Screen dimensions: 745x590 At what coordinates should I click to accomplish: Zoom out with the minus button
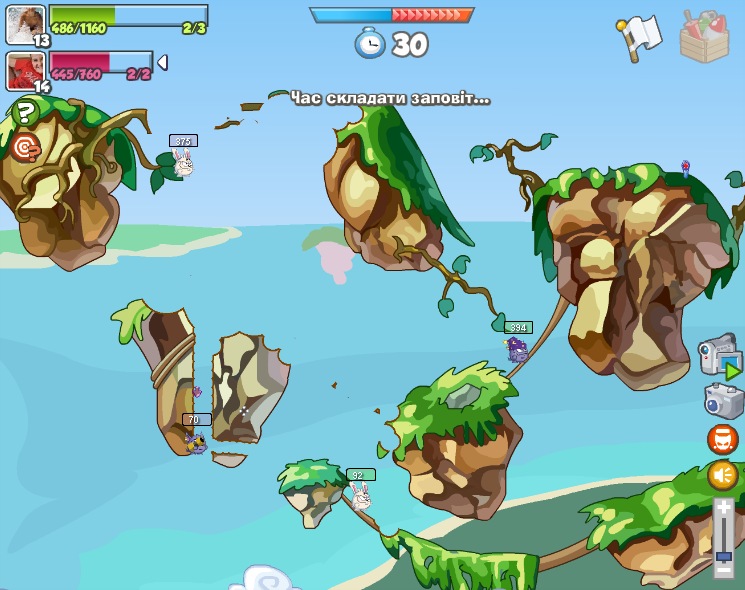[x=723, y=568]
